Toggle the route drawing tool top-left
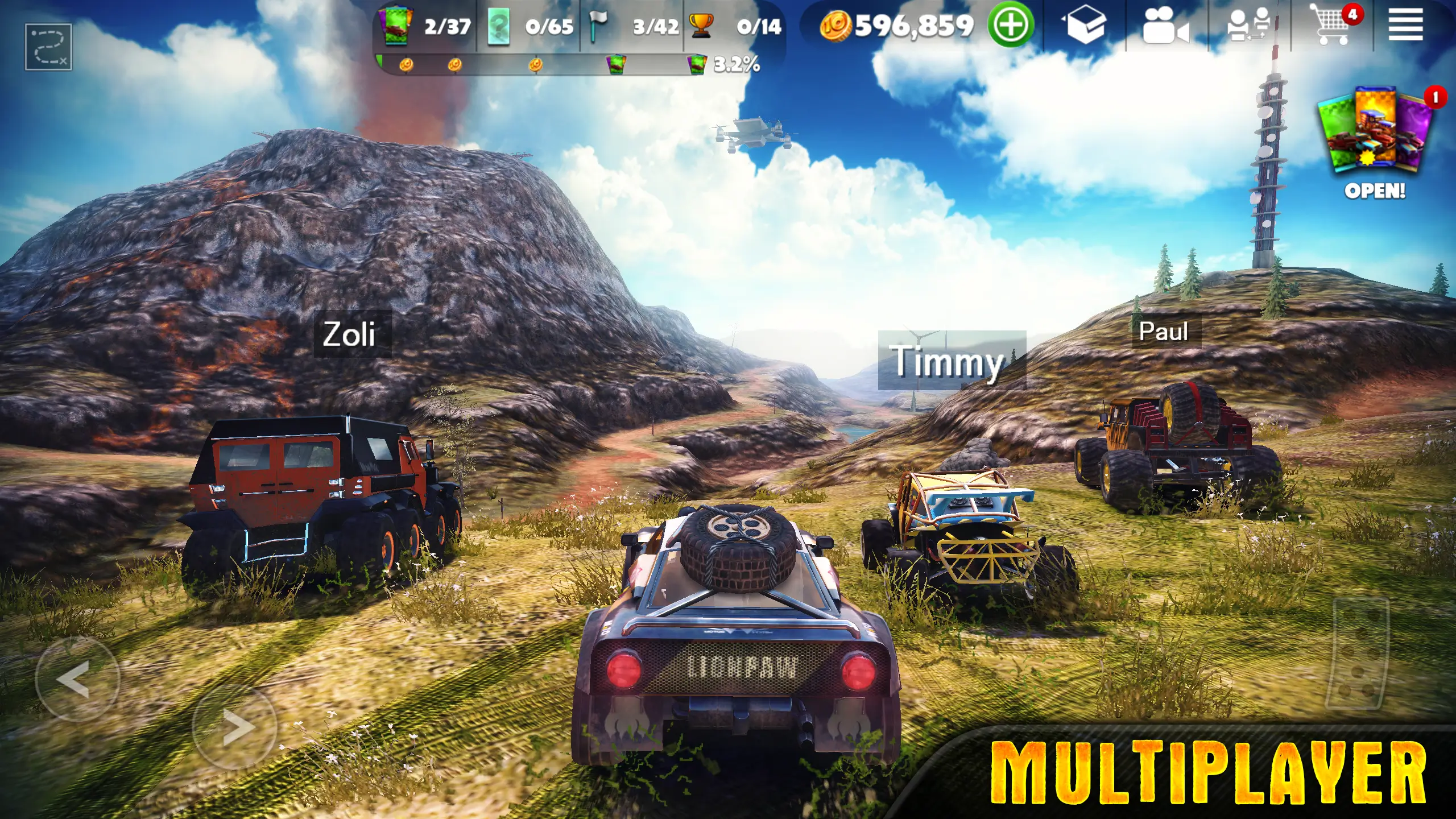Viewport: 1456px width, 819px height. [x=48, y=45]
